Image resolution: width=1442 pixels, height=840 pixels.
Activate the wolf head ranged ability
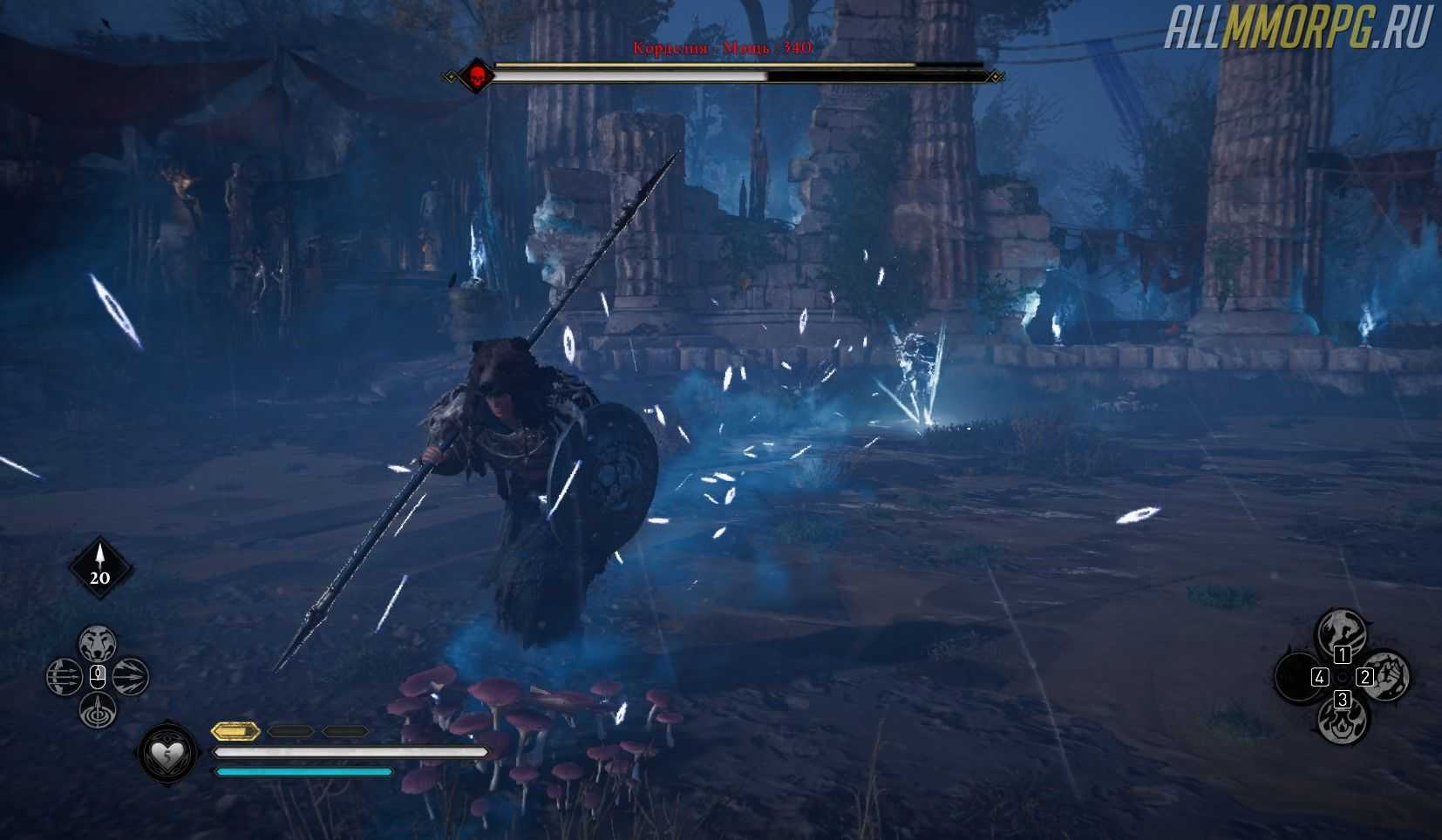tap(98, 644)
